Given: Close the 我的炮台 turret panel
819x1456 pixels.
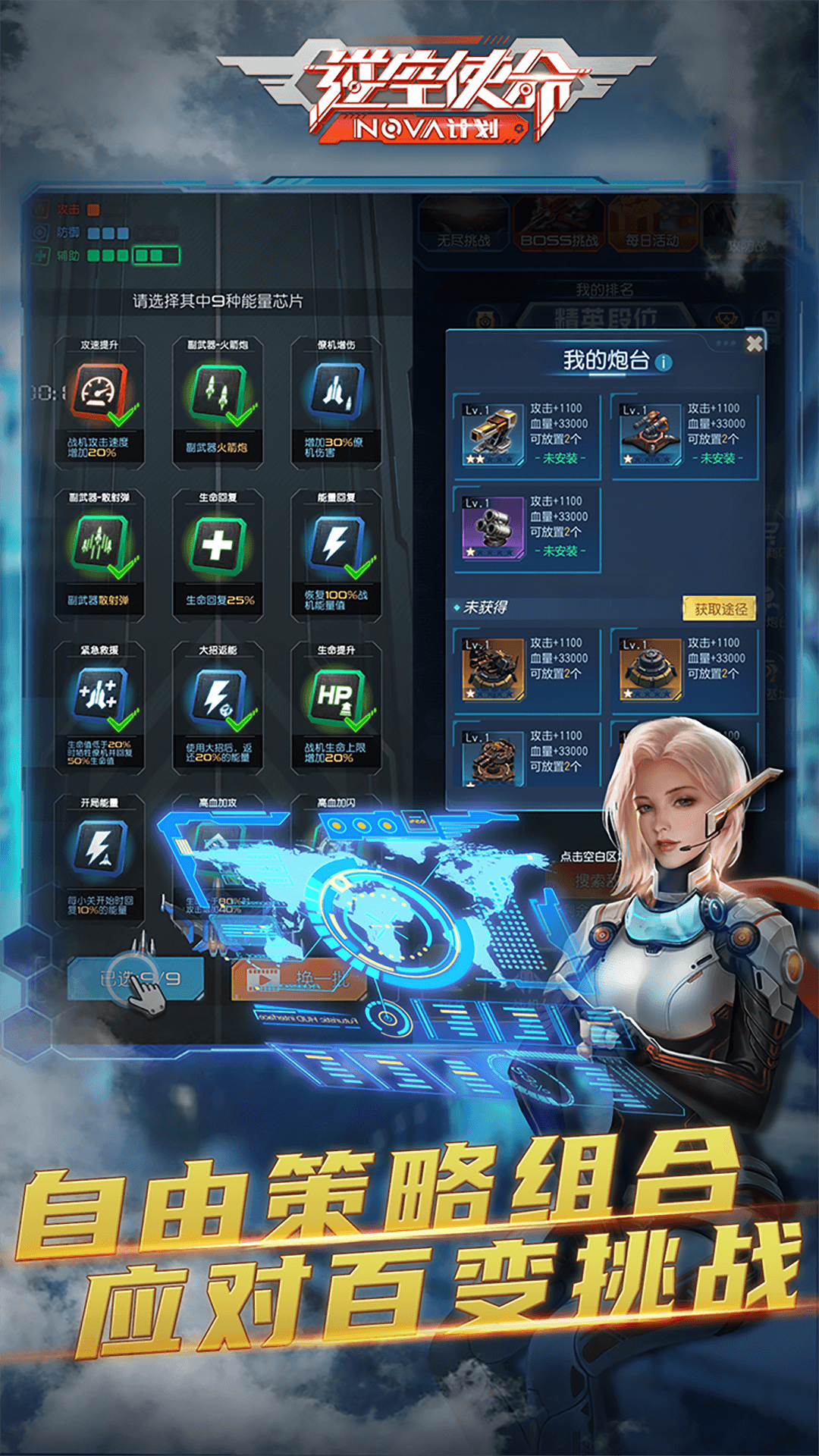Looking at the screenshot, I should pyautogui.click(x=754, y=344).
